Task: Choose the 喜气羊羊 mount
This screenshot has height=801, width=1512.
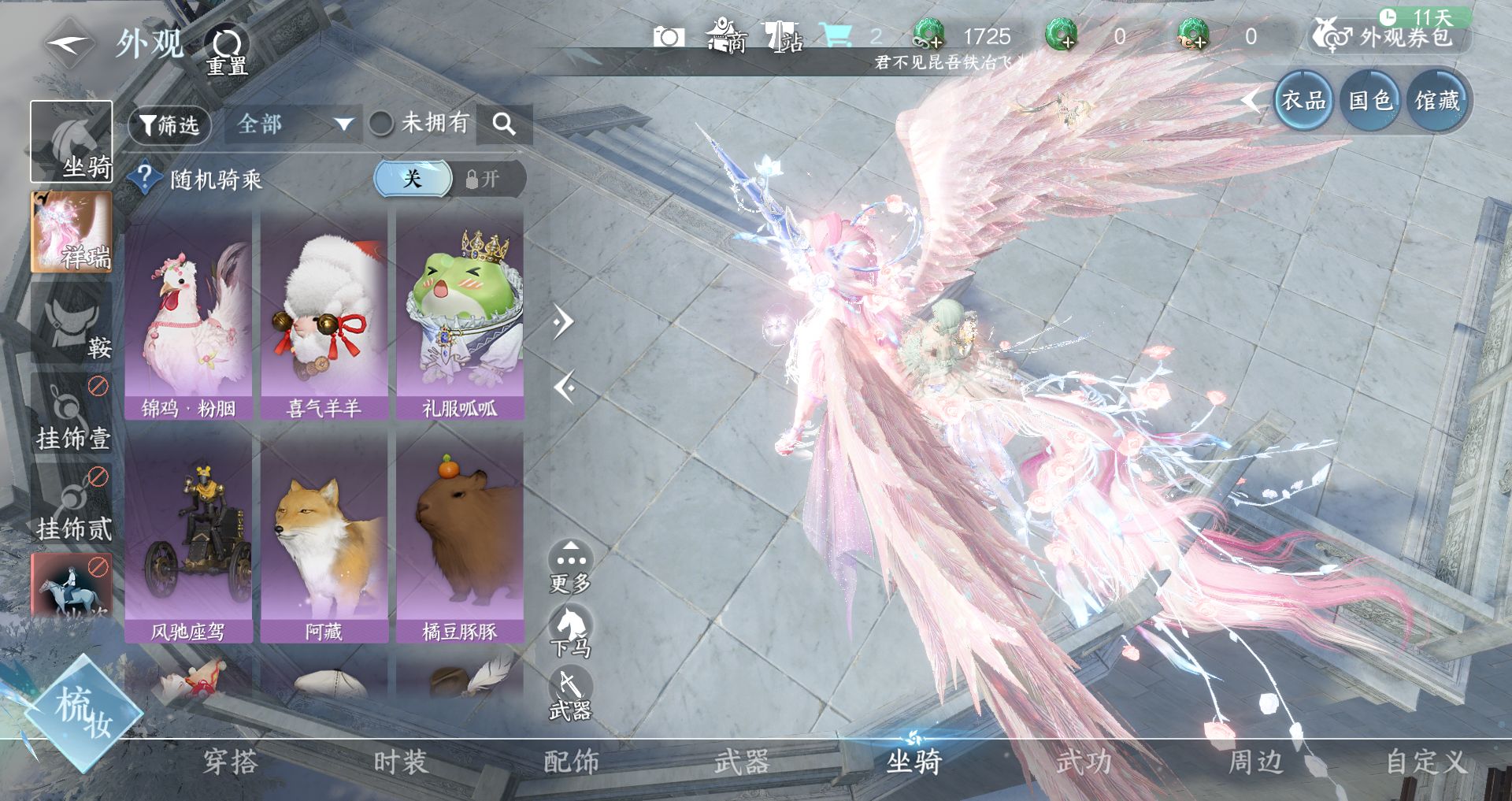Action: pos(324,313)
